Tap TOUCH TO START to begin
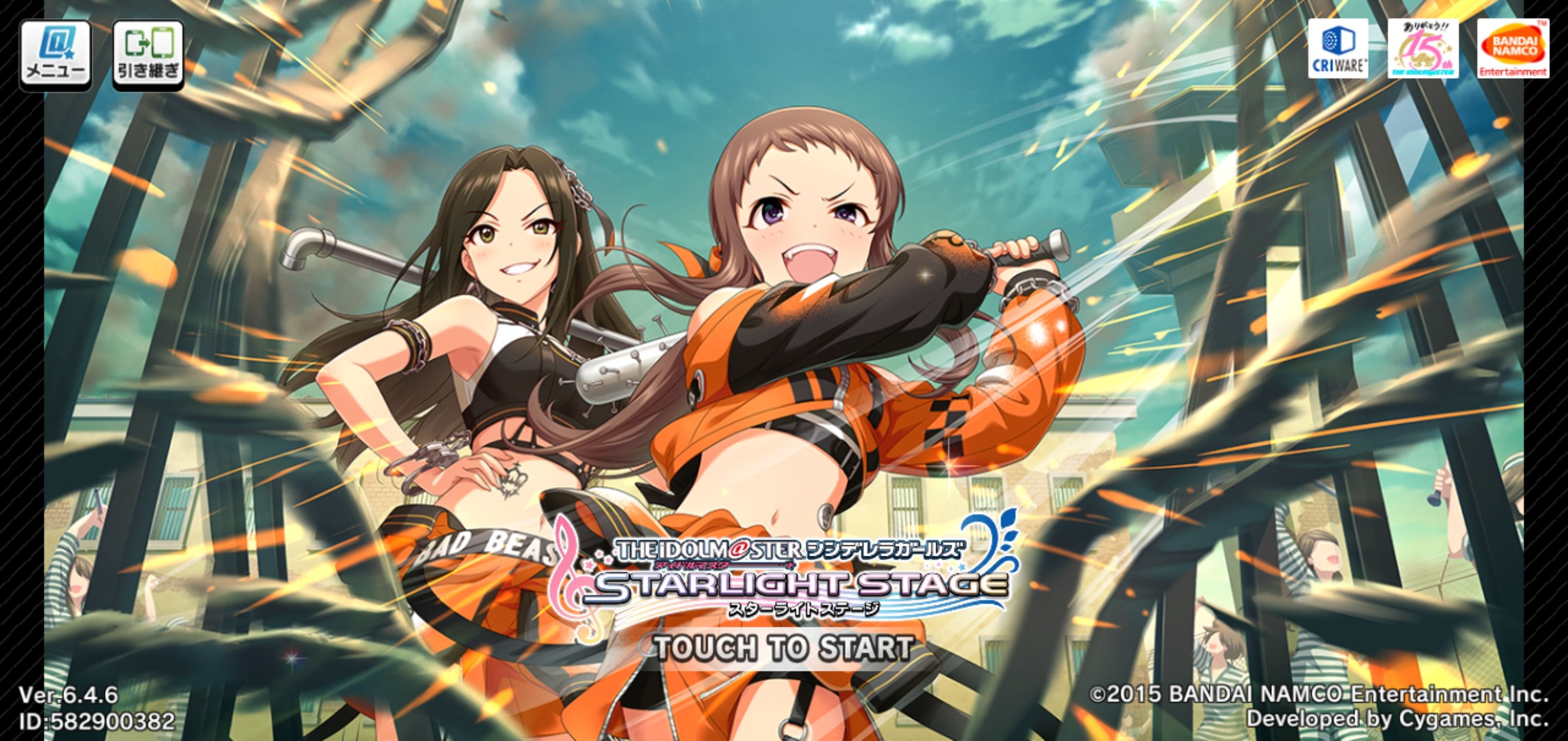This screenshot has height=741, width=1568. tap(783, 648)
